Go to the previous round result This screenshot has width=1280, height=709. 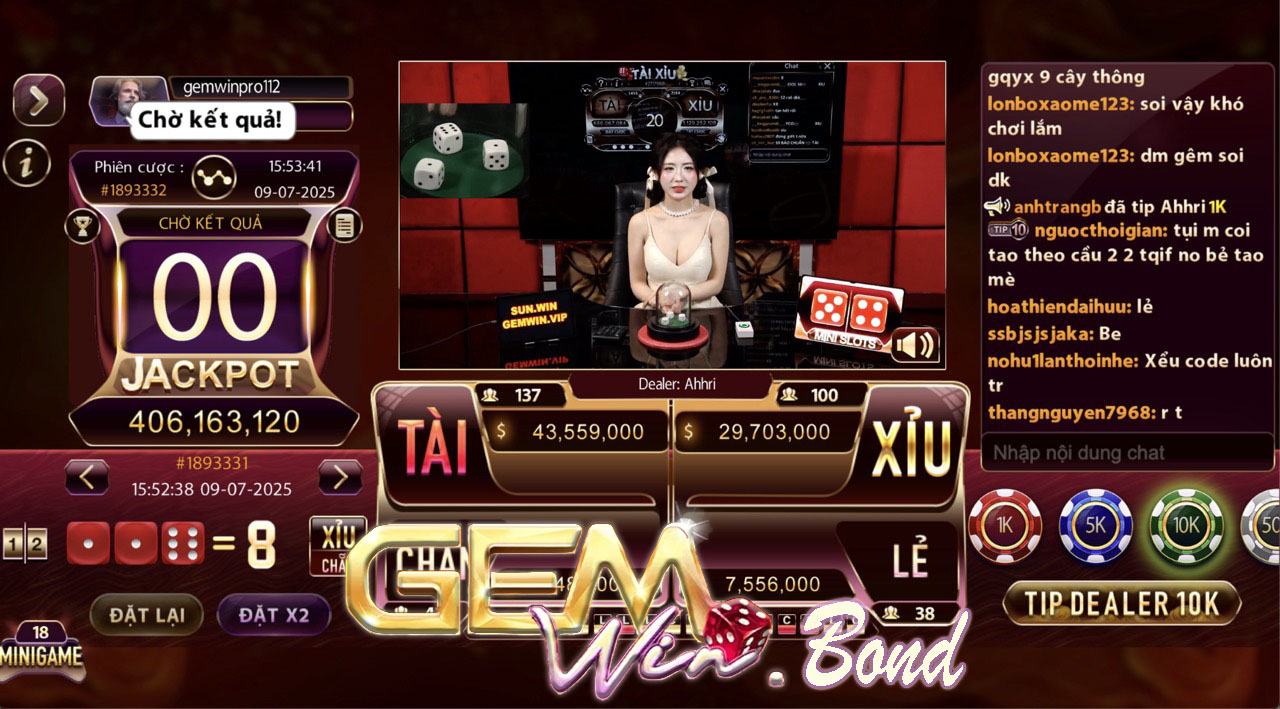pyautogui.click(x=87, y=477)
